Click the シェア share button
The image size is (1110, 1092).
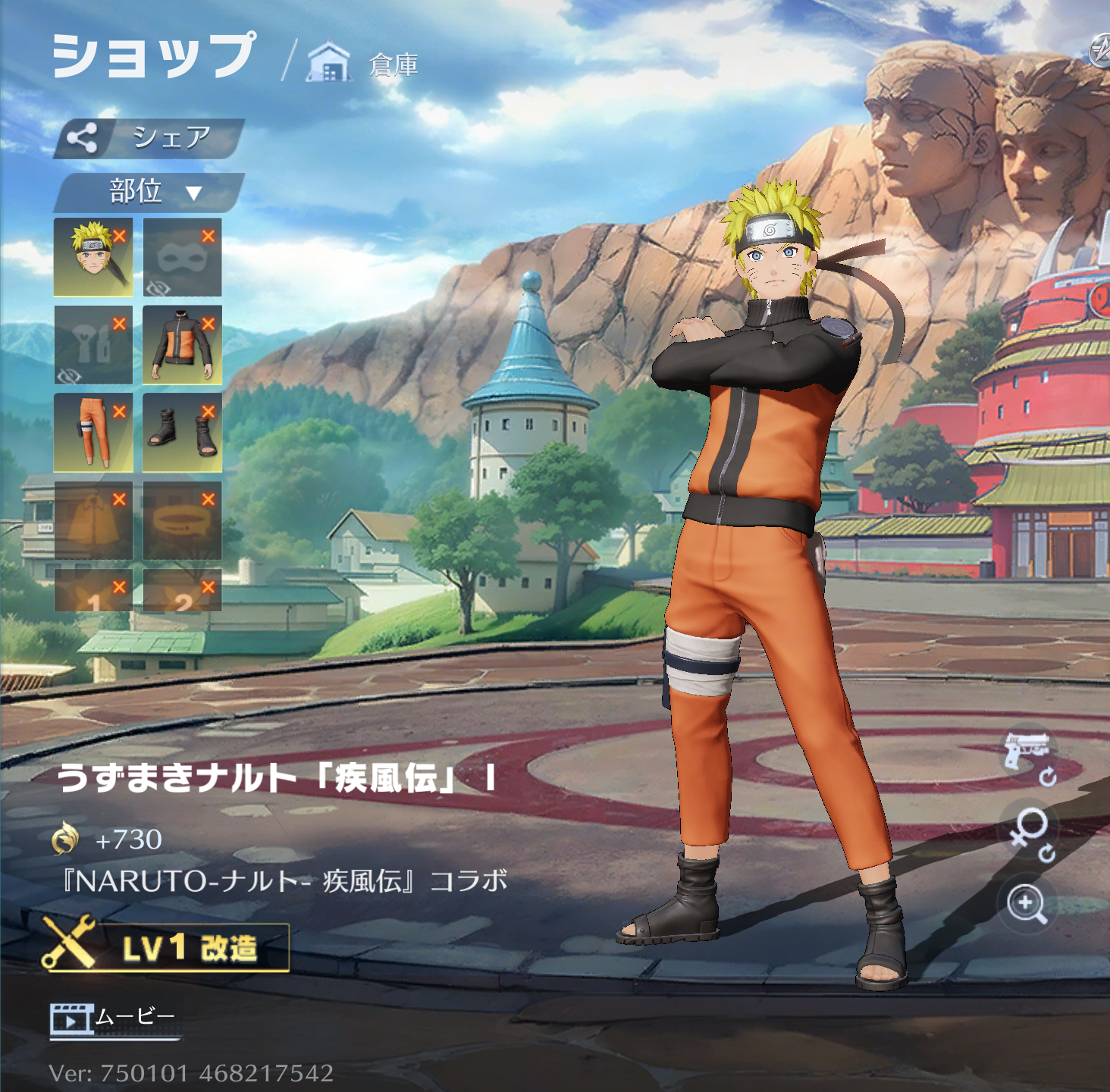coord(149,138)
